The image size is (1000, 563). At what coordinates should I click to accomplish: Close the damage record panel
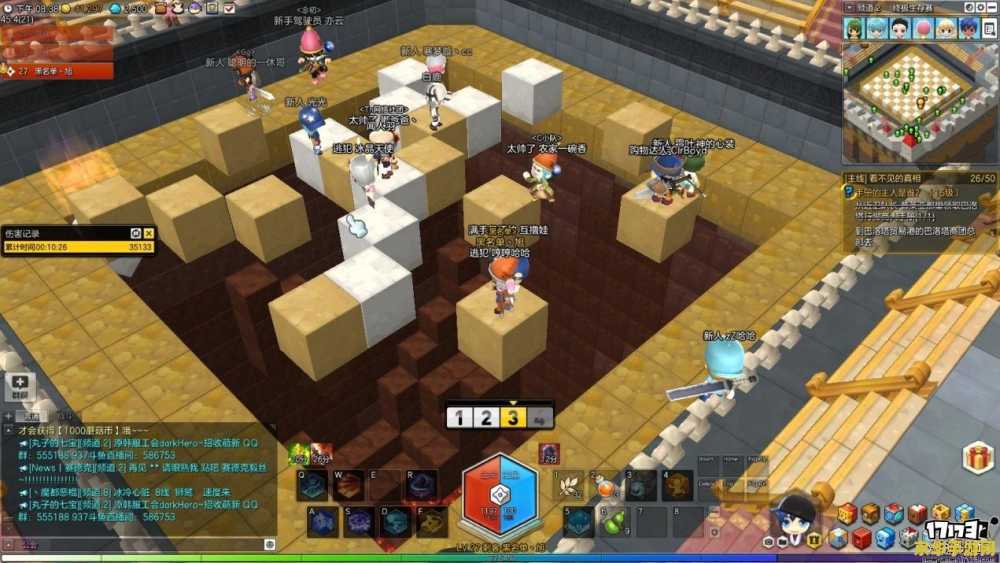click(x=149, y=233)
